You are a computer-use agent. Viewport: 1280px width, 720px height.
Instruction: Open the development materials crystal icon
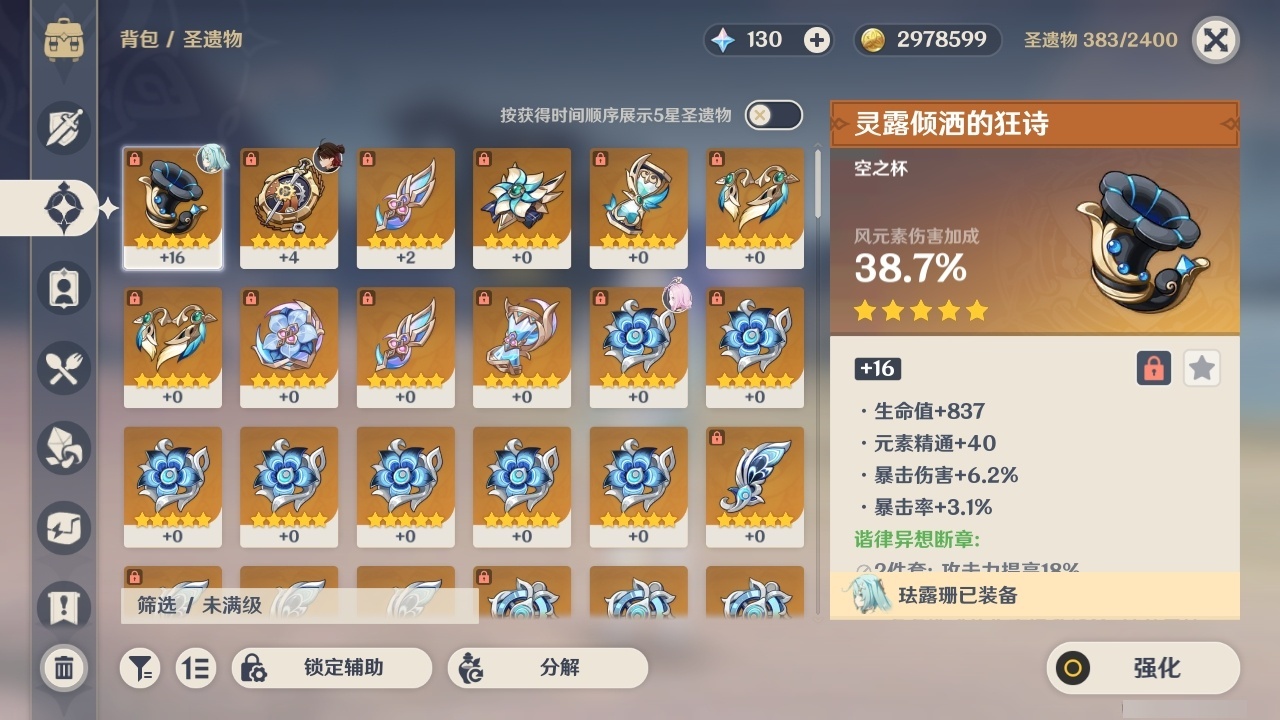click(63, 448)
